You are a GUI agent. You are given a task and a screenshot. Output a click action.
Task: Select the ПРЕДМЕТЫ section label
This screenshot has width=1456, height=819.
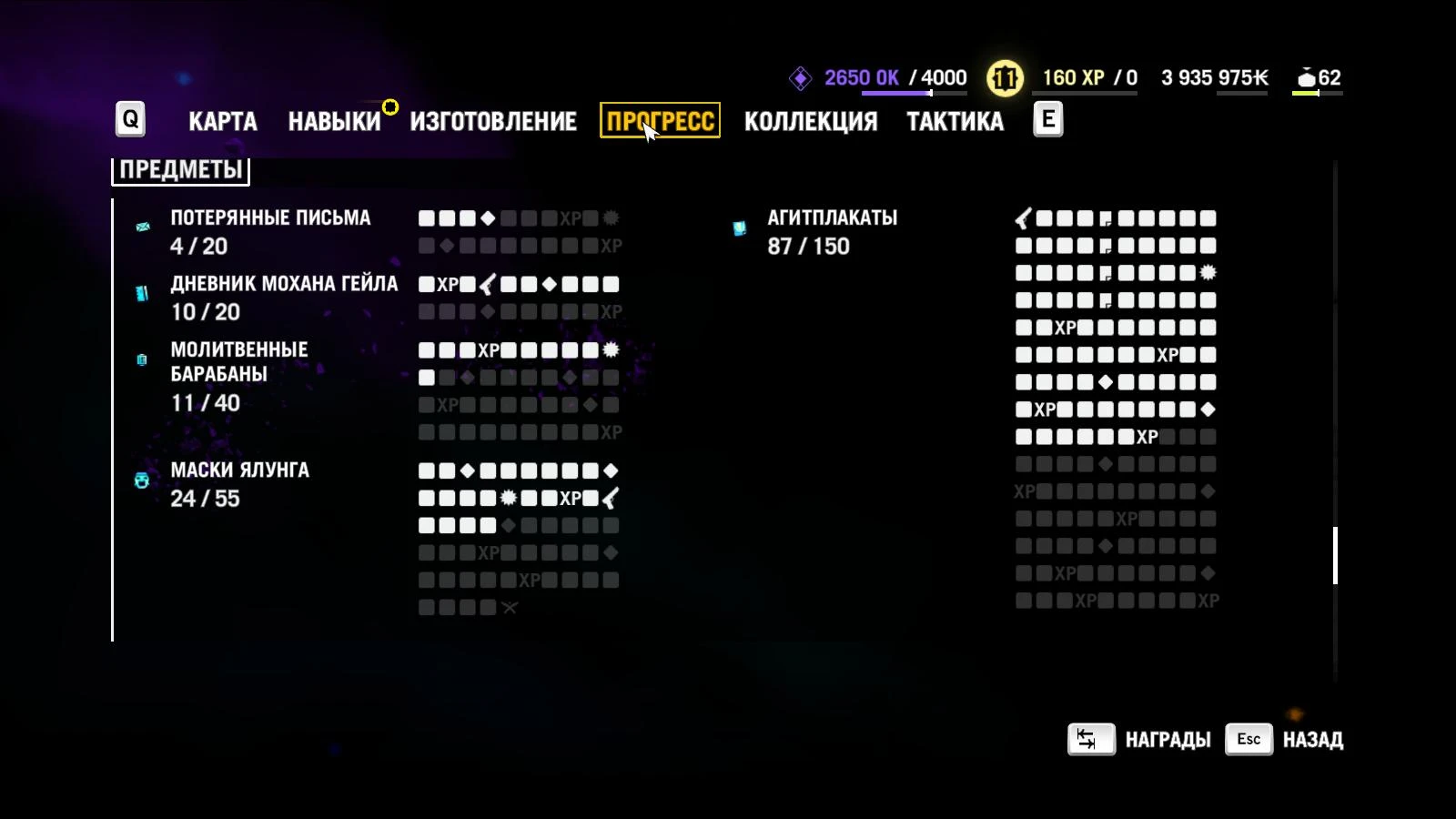coord(179,168)
